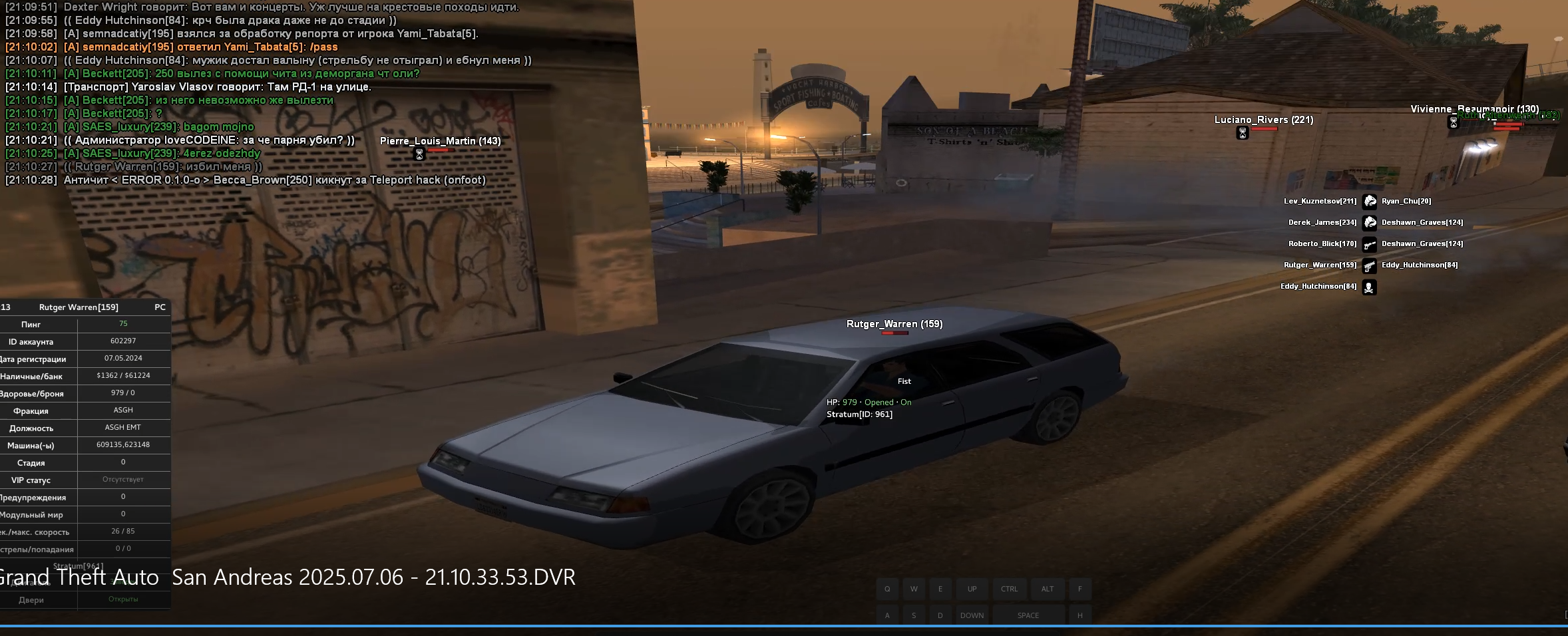This screenshot has width=1568, height=636.
Task: Click the video title Grand Theft Auto San Andreas
Action: point(288,577)
